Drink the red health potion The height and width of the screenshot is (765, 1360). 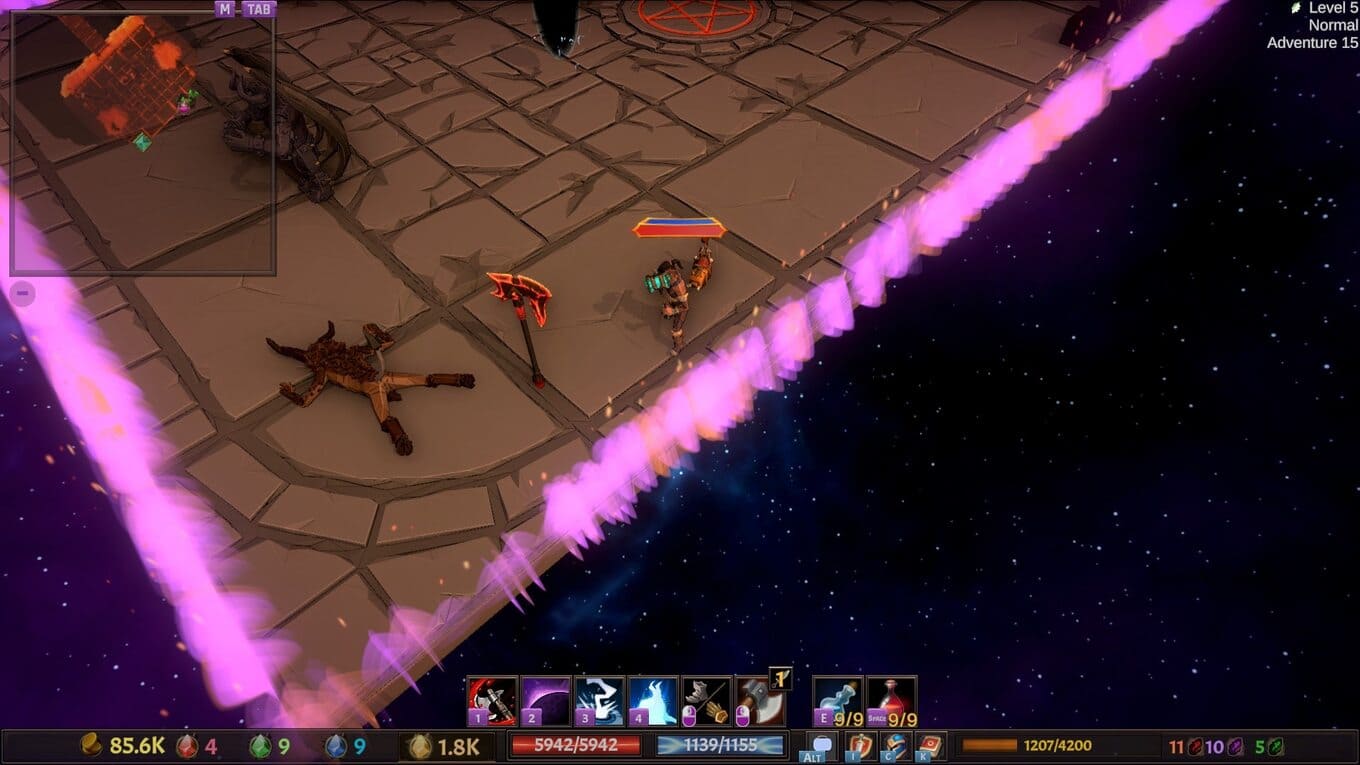[x=891, y=700]
